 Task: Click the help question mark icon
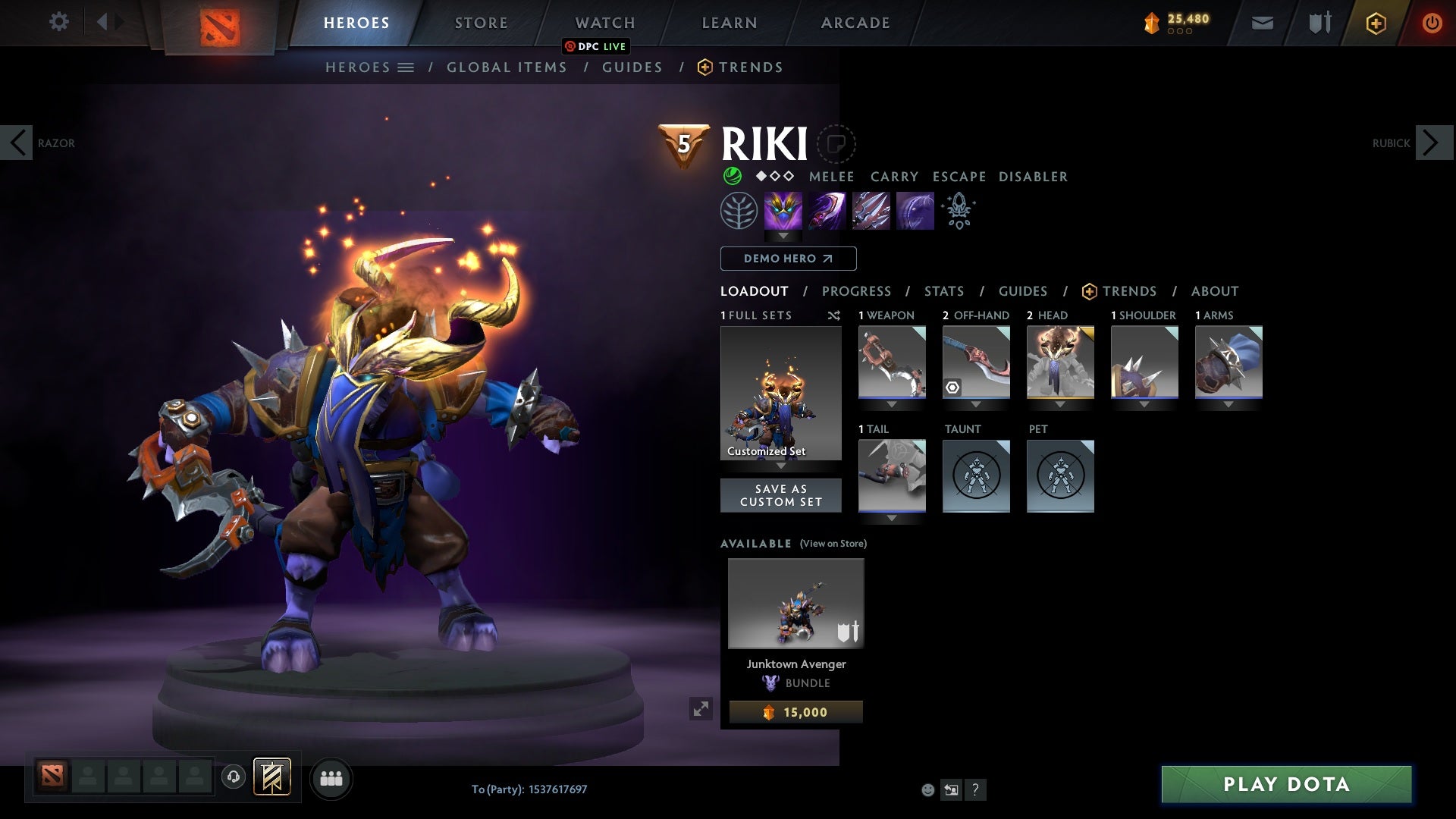click(976, 789)
